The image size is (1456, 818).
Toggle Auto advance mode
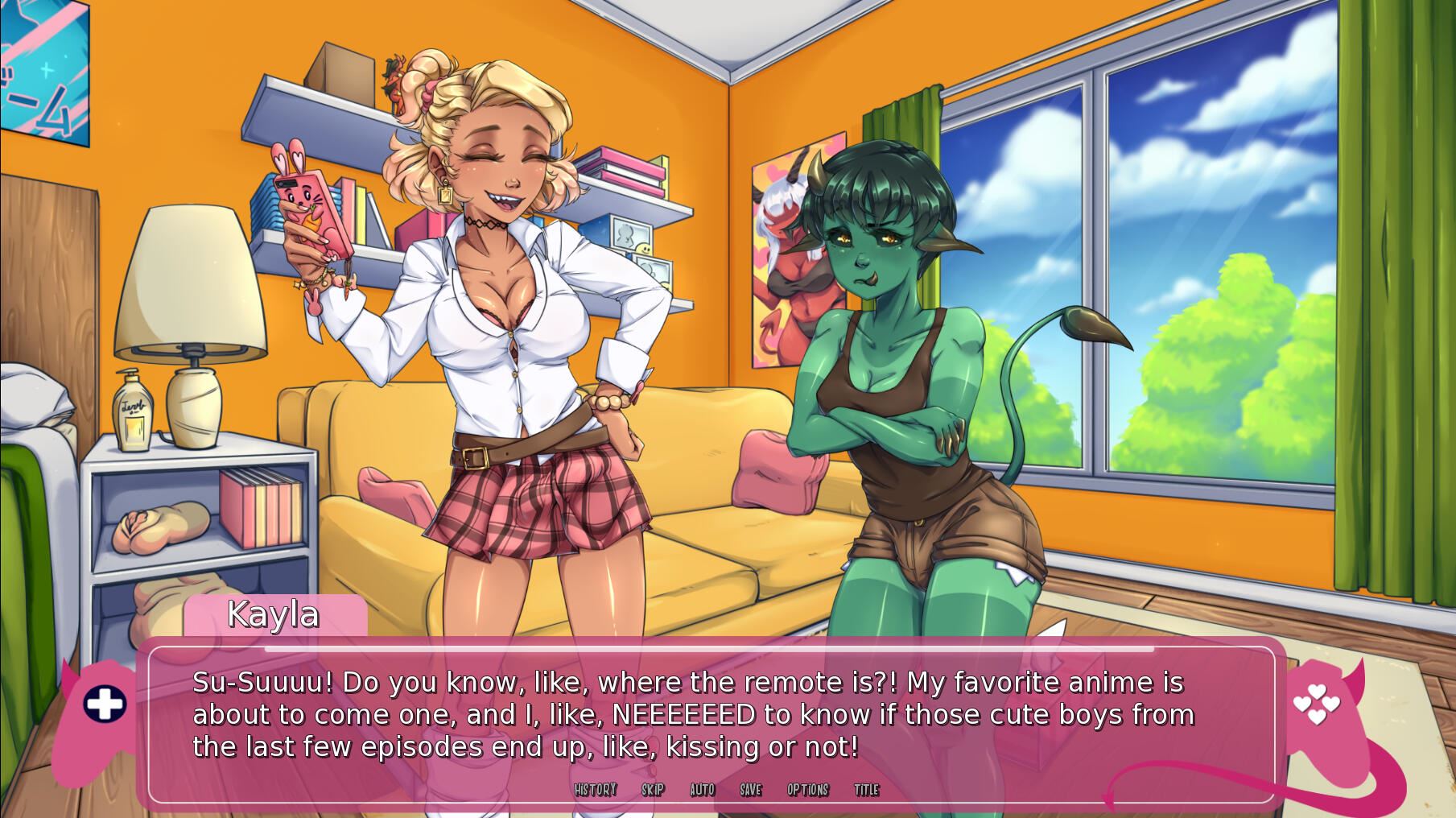coord(703,790)
